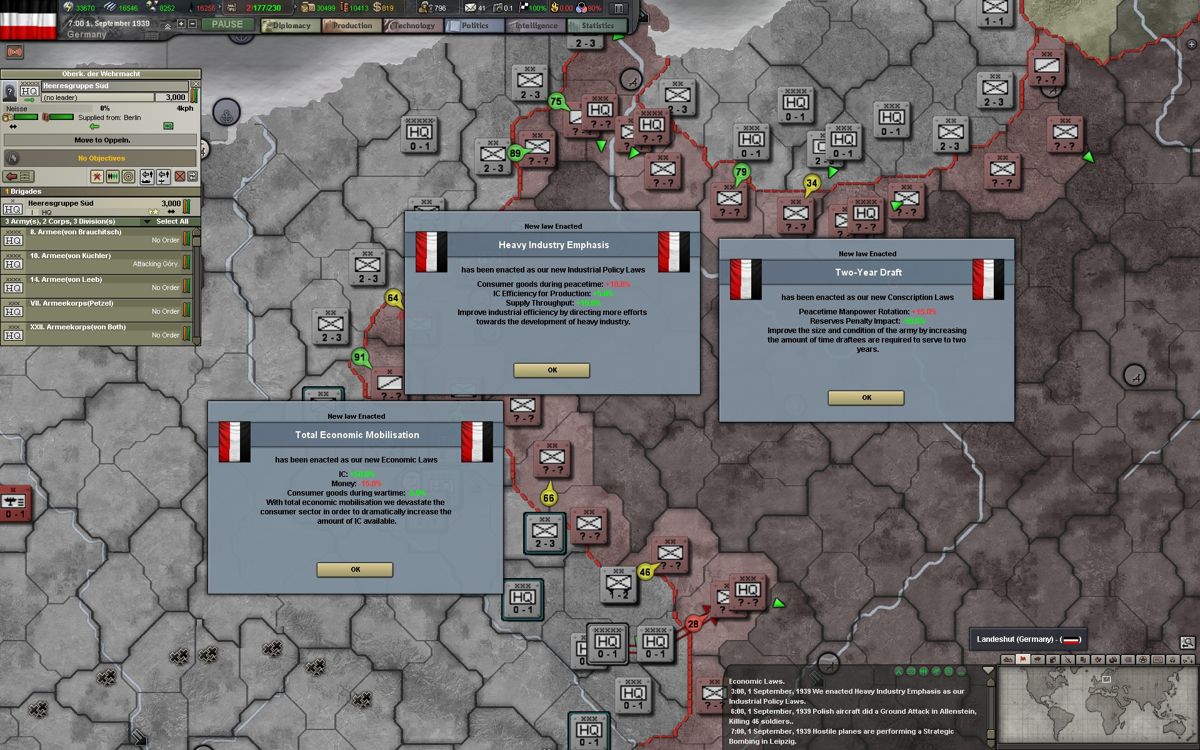The height and width of the screenshot is (750, 1200).
Task: Click the No Objectives button
Action: 100,158
